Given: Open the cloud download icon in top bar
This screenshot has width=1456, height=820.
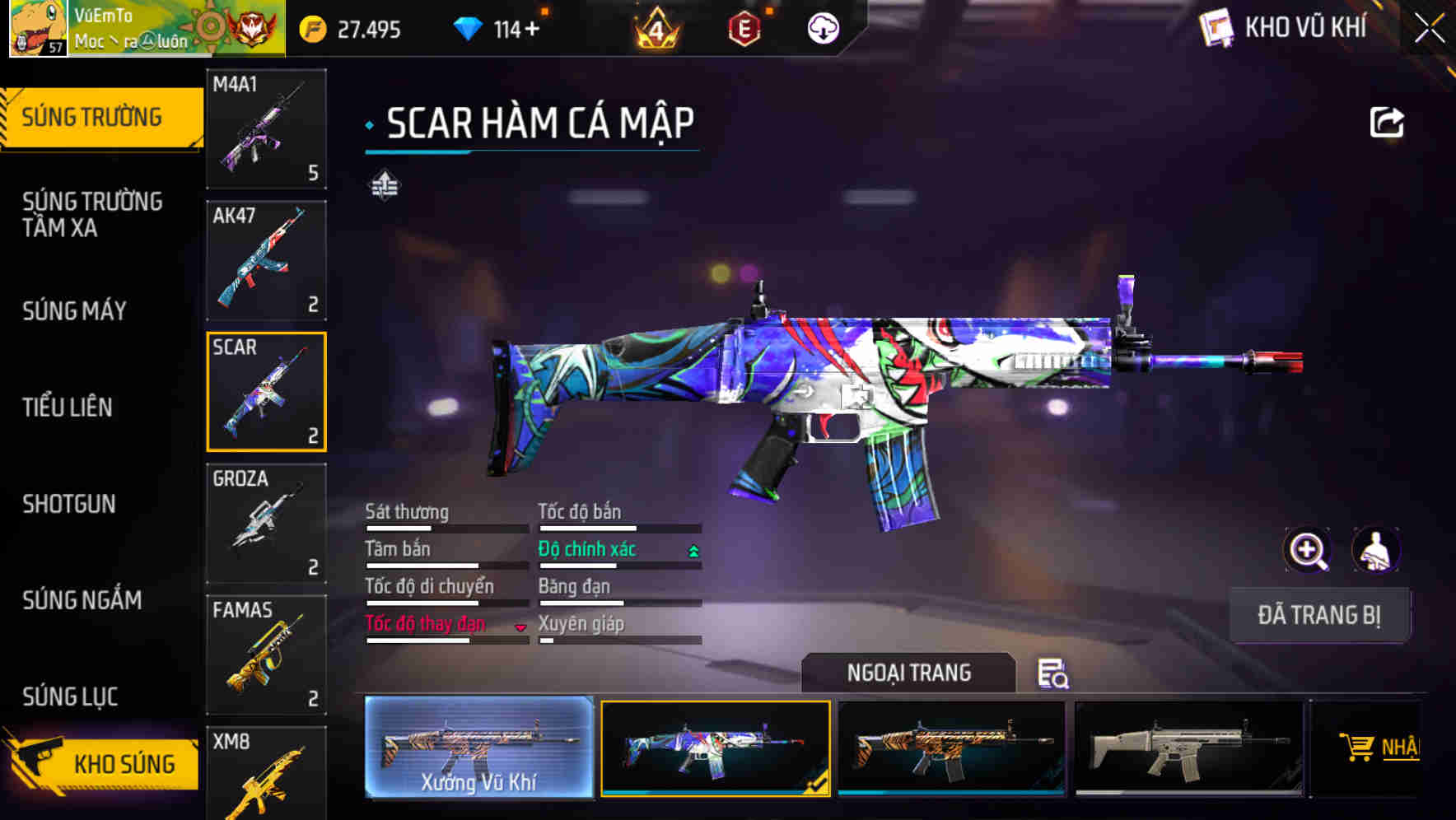Looking at the screenshot, I should point(824,29).
